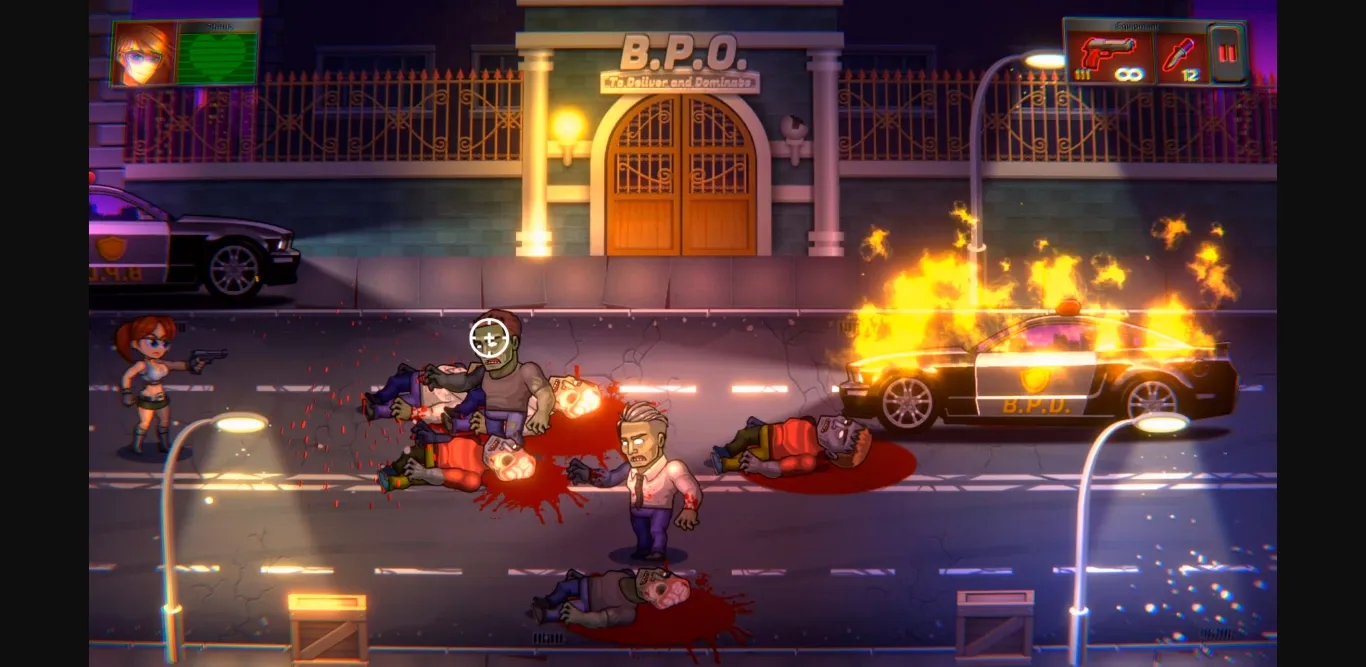Select the pistol weapon slot

[1109, 53]
